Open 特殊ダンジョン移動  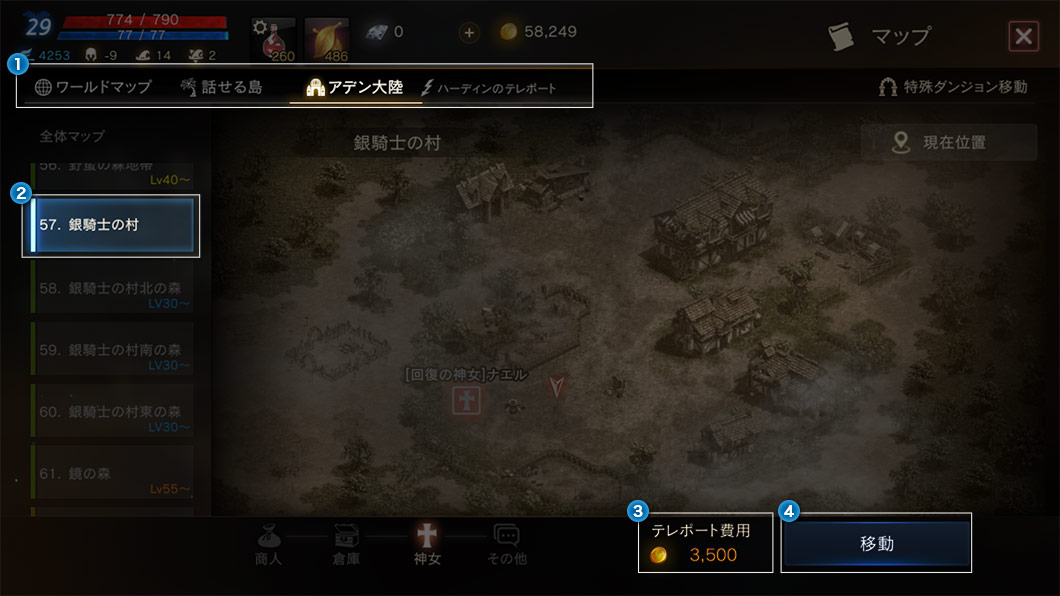pyautogui.click(x=952, y=87)
